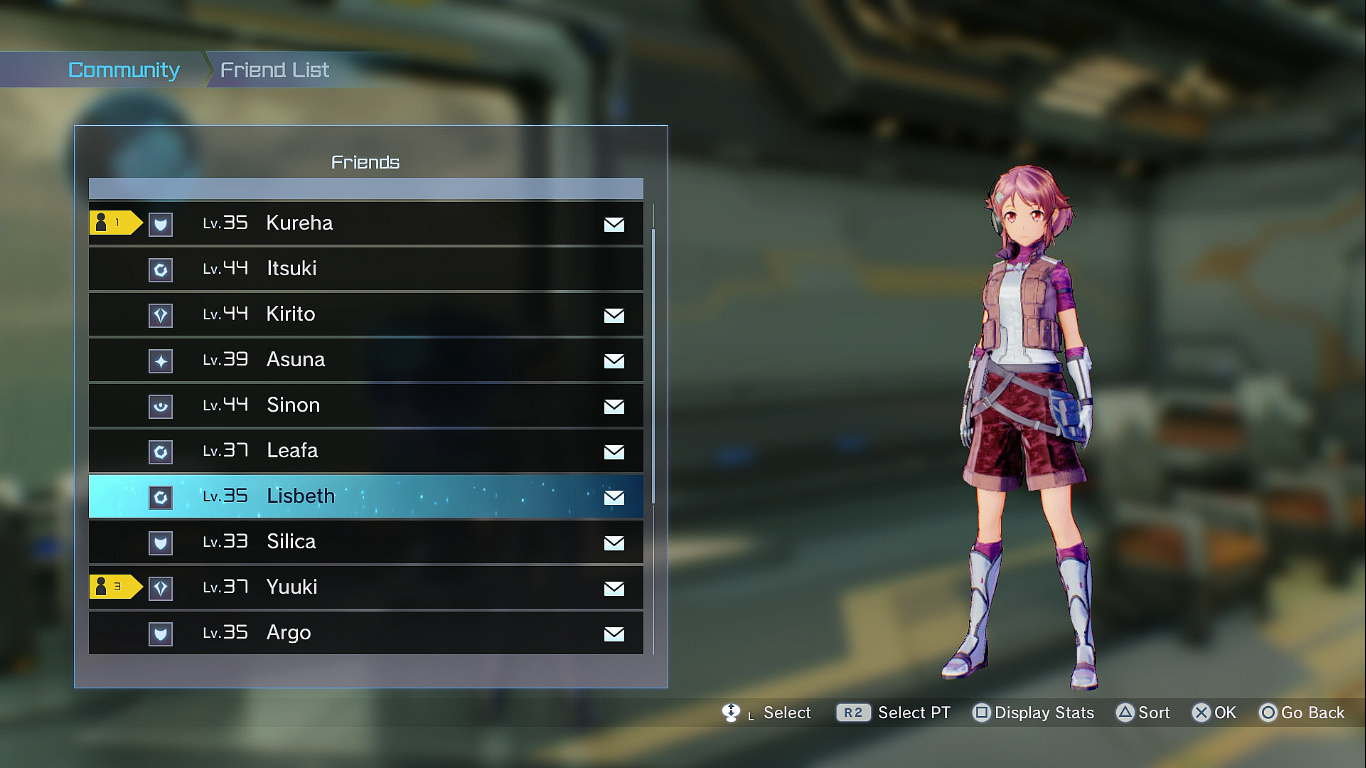Click Kureha's party slot 1 badge

[115, 223]
